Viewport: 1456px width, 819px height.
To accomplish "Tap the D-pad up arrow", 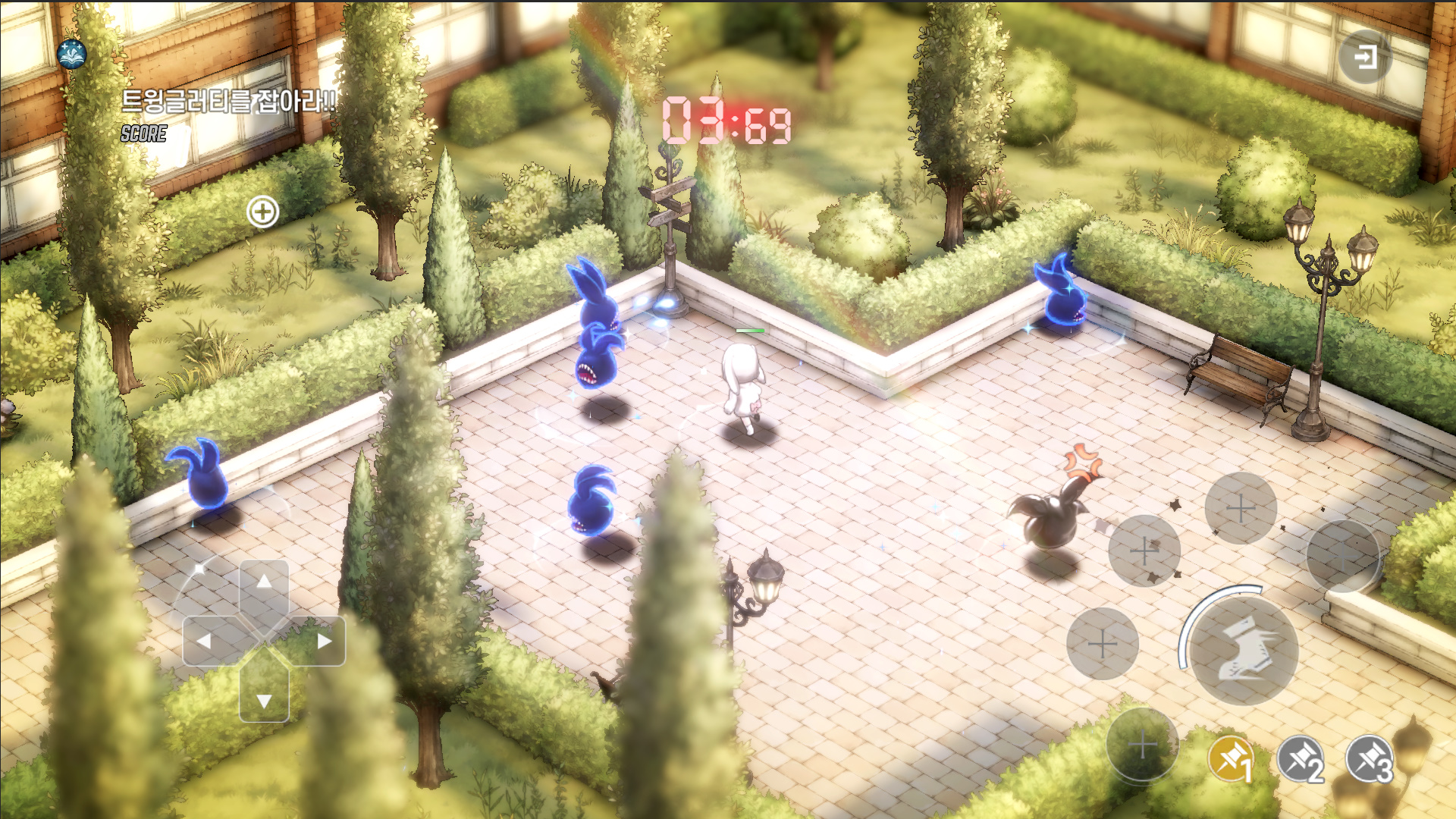I will pyautogui.click(x=264, y=582).
